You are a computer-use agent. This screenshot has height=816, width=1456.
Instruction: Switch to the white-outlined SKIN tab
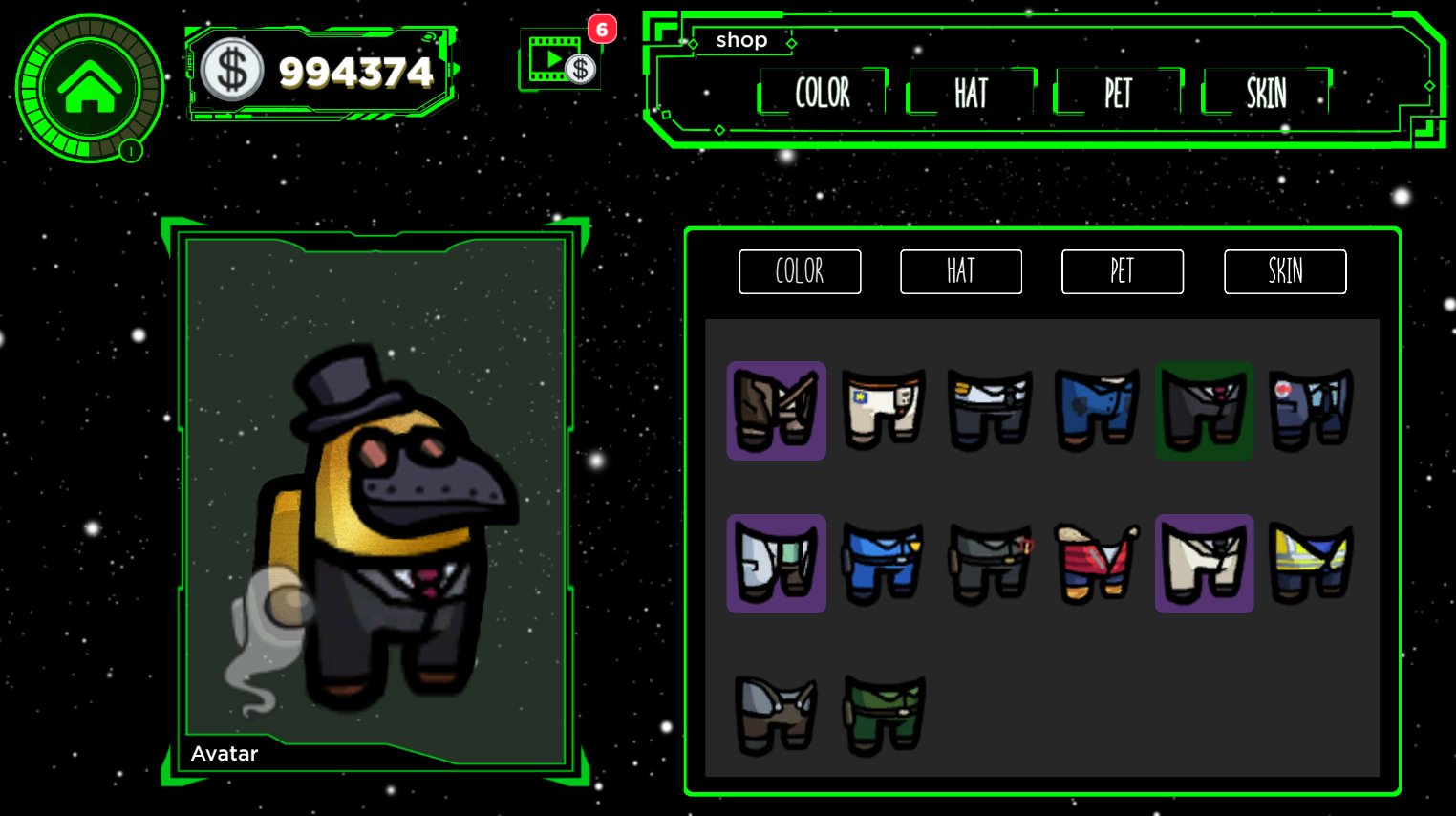click(1284, 271)
